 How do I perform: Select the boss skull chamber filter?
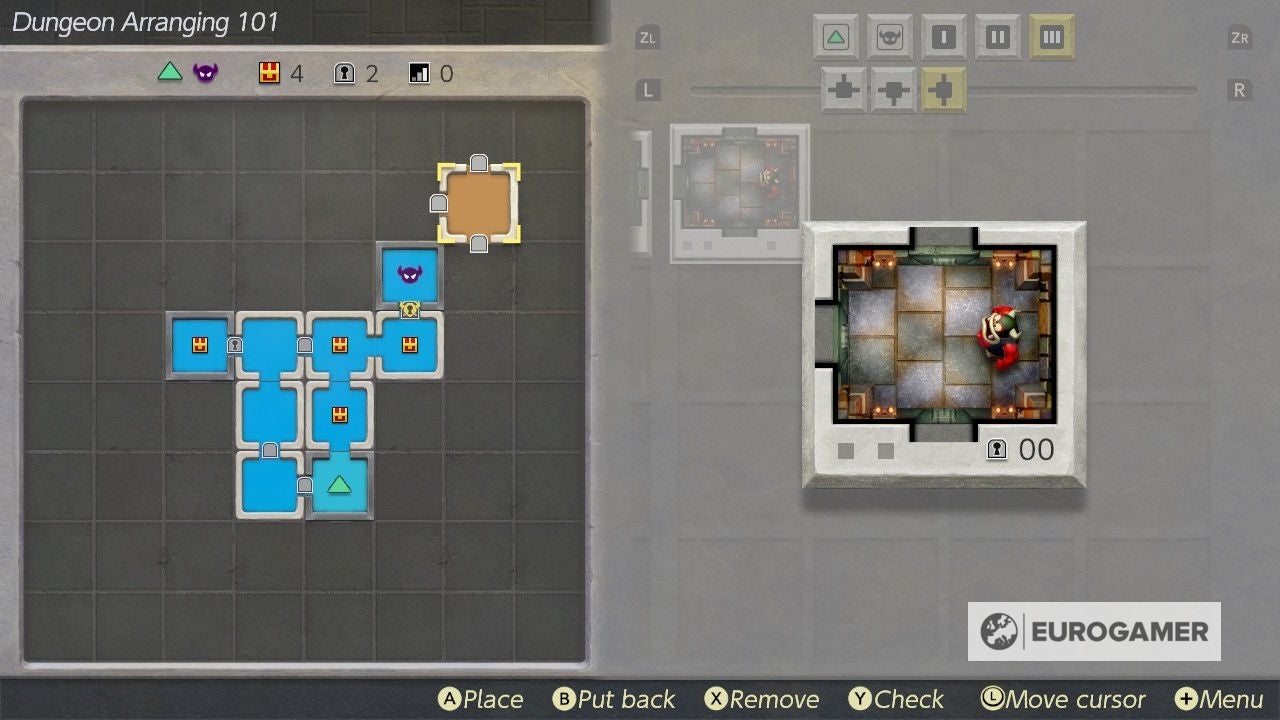(890, 37)
